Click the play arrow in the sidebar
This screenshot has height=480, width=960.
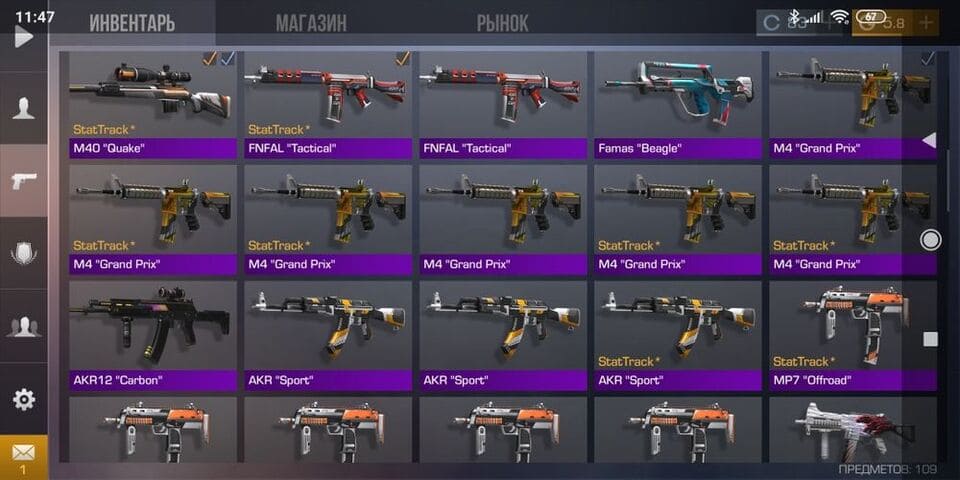(23, 38)
